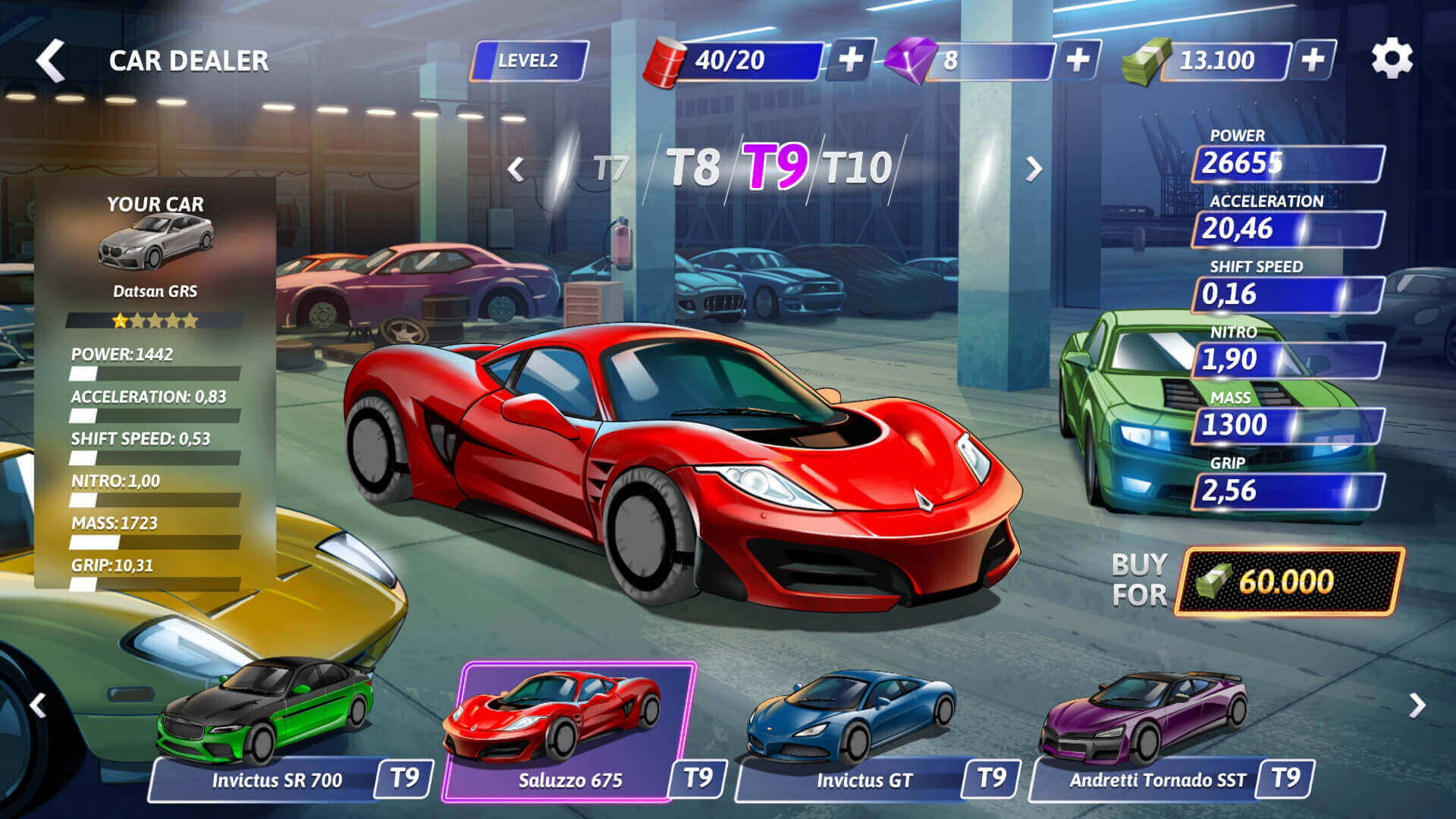The width and height of the screenshot is (1456, 819).
Task: Show next tiers with right arrow
Action: point(1033,169)
